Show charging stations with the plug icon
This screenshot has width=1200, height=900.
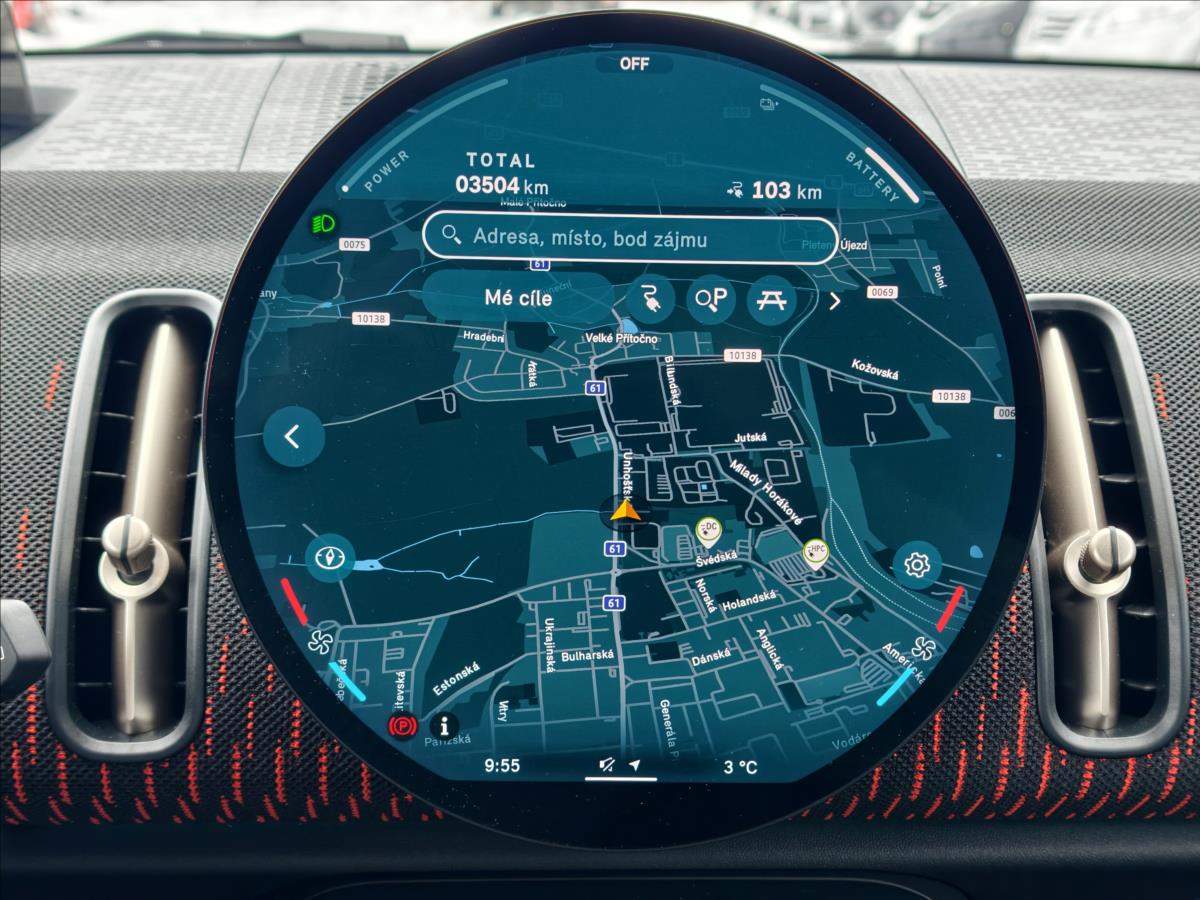click(x=652, y=299)
